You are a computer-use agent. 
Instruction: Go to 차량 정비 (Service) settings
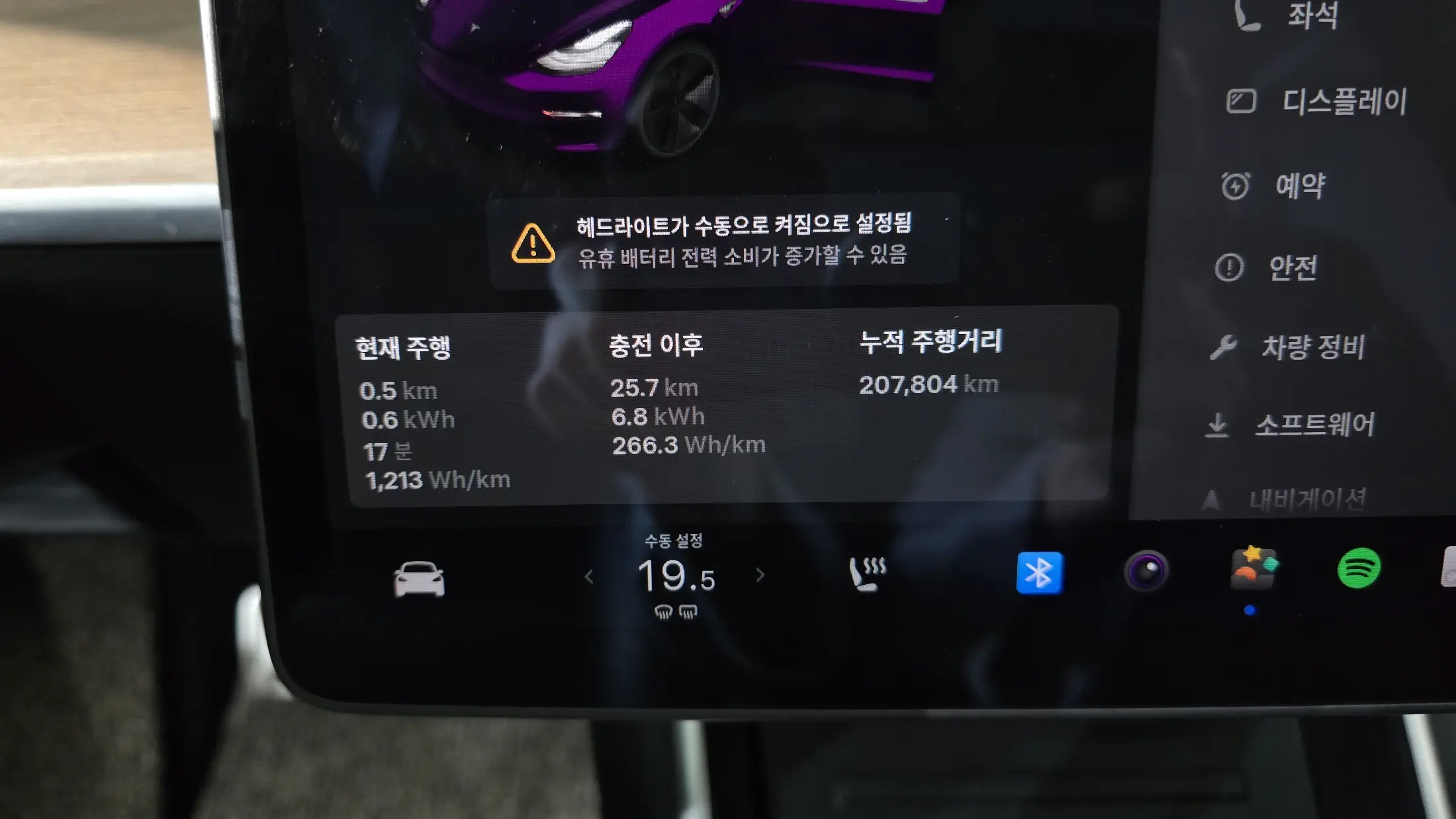[1287, 347]
